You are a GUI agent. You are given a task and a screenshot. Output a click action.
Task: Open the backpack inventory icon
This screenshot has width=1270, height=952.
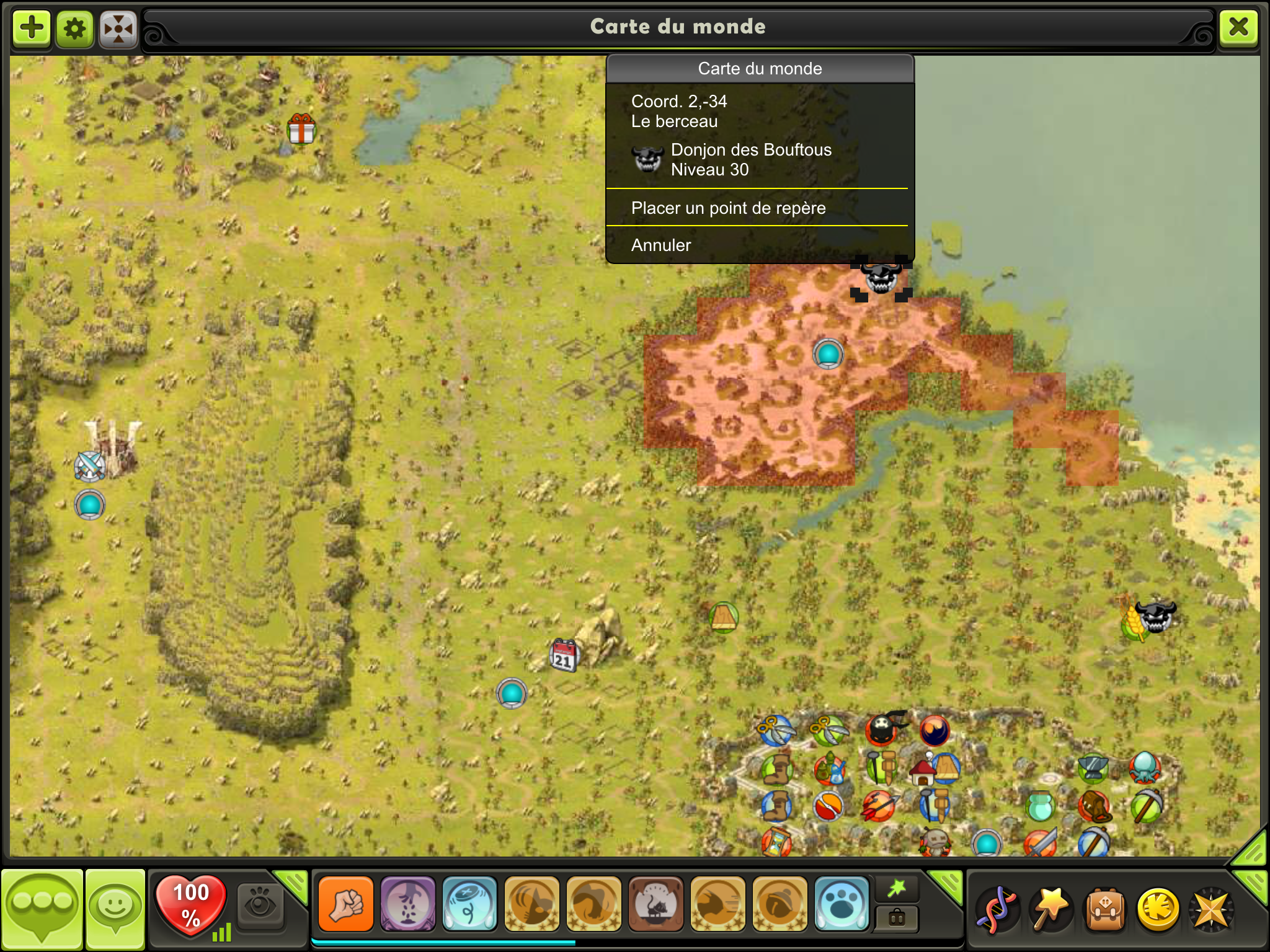[1105, 910]
